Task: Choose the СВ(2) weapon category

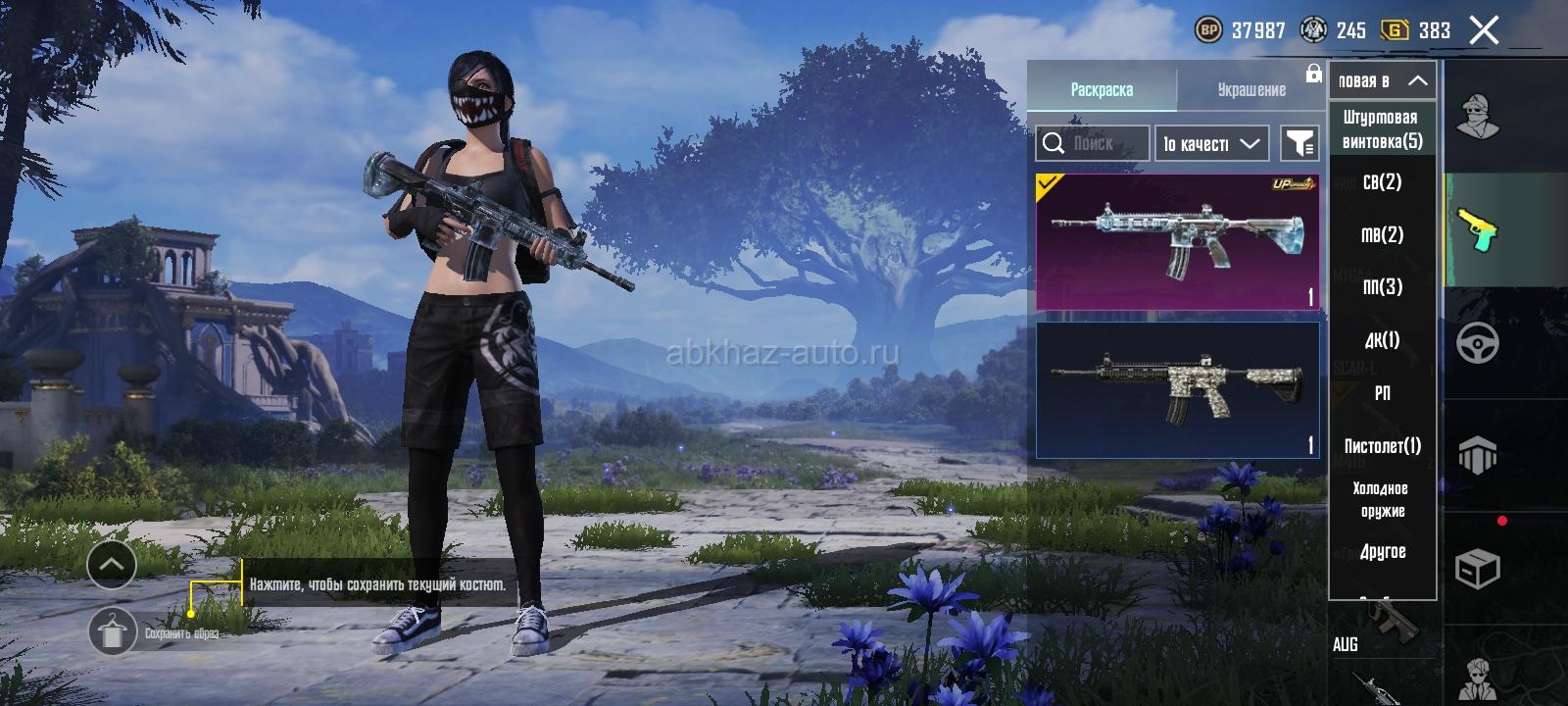Action: (1382, 181)
